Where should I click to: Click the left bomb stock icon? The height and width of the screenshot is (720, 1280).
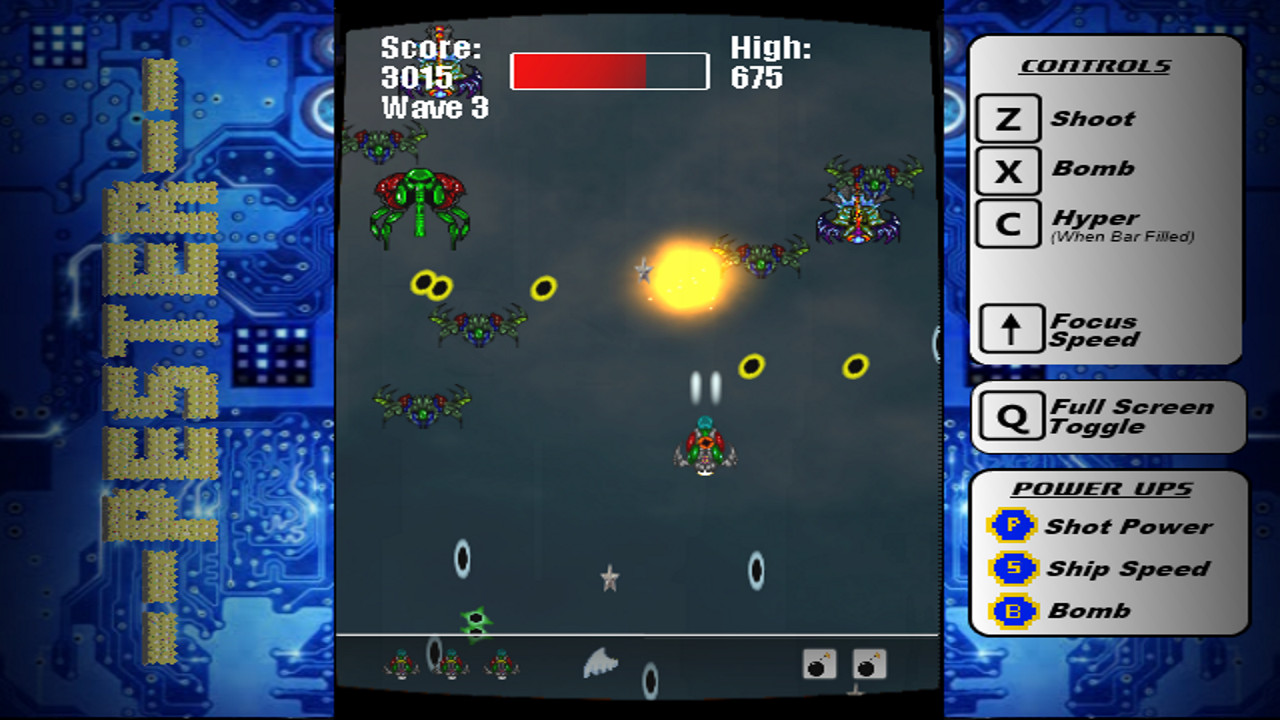tap(817, 662)
